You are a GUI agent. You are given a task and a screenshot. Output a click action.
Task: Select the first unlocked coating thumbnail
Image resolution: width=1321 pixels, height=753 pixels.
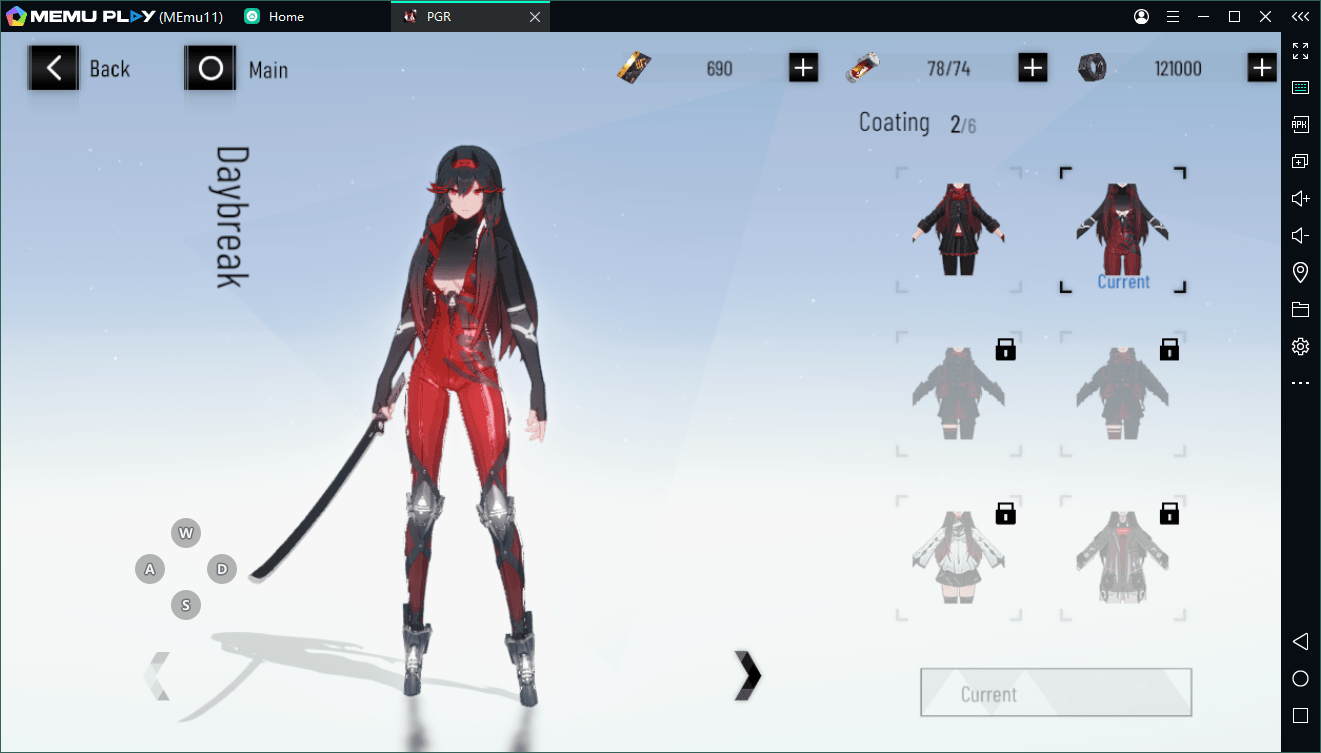(957, 228)
